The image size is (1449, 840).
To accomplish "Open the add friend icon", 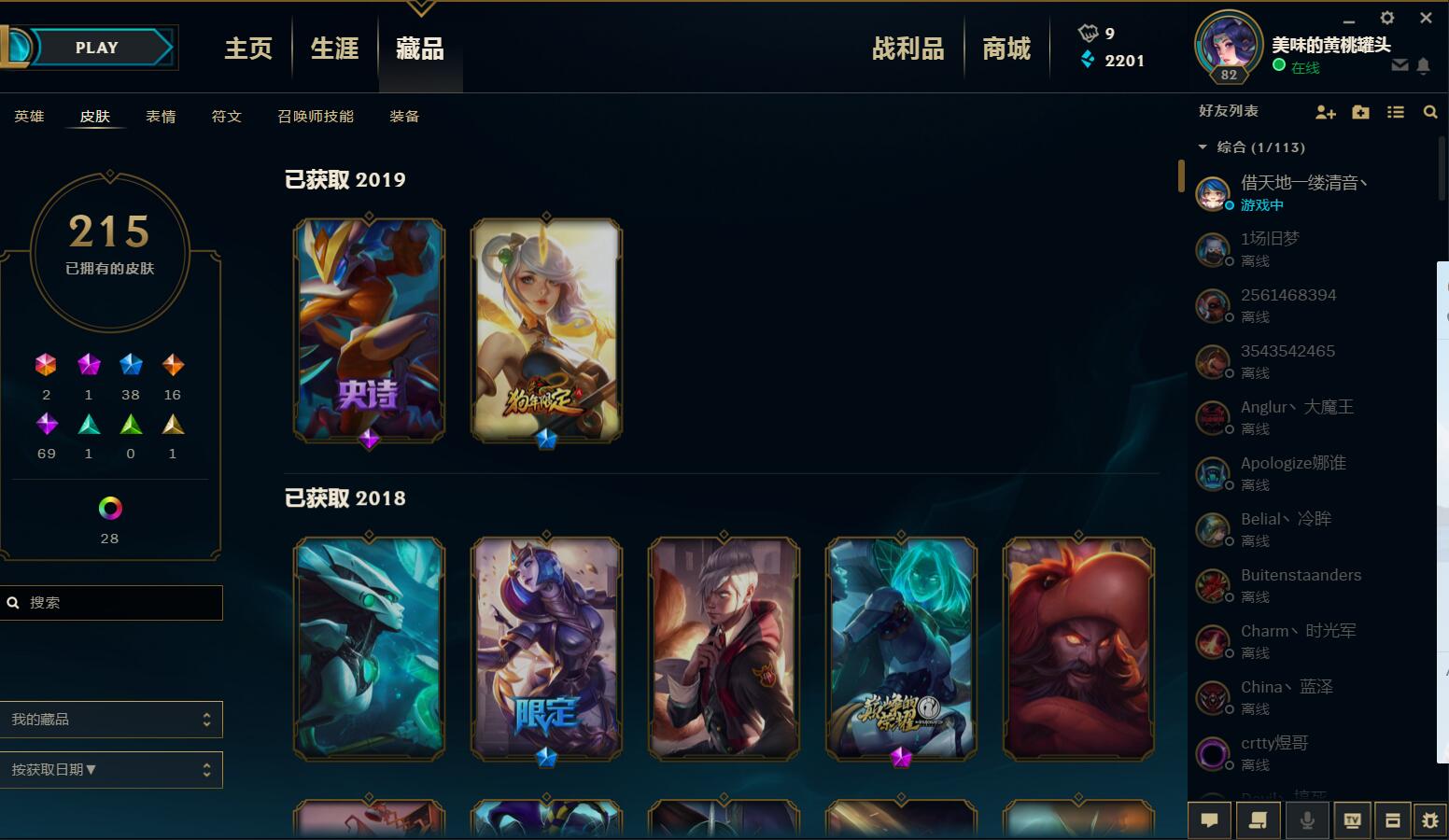I will coord(1326,112).
